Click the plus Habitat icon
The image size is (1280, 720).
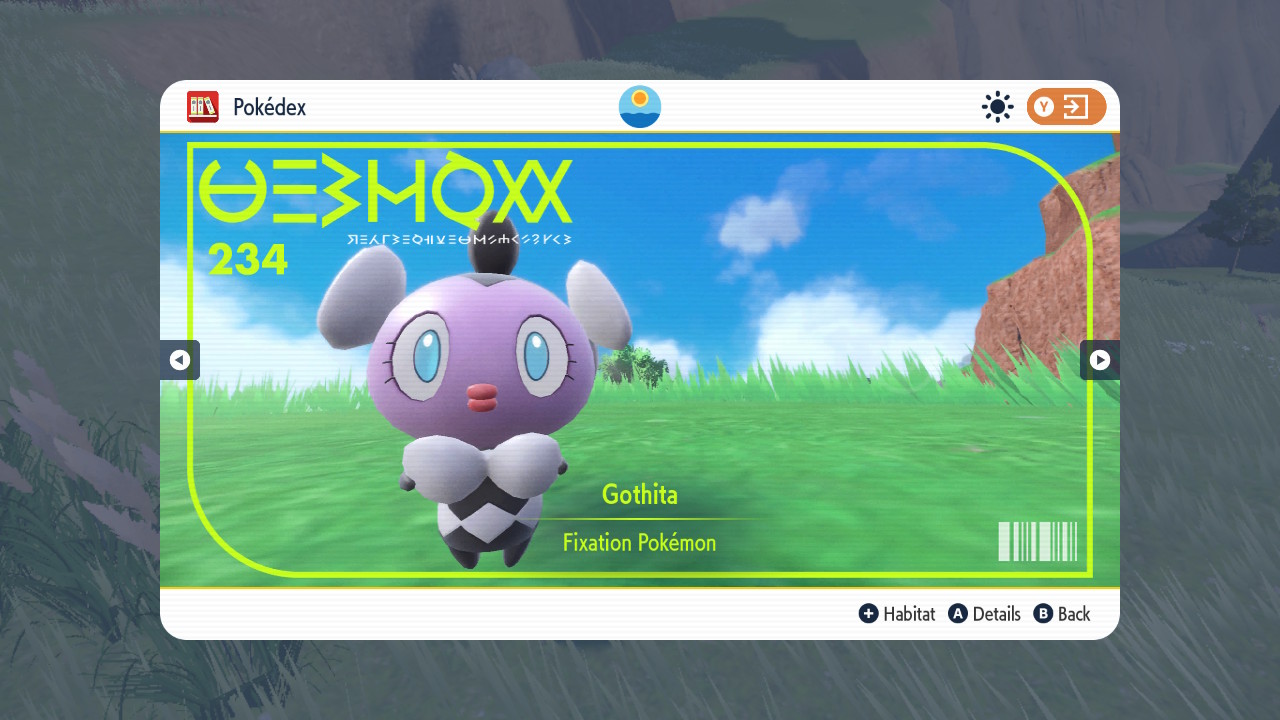tap(869, 614)
